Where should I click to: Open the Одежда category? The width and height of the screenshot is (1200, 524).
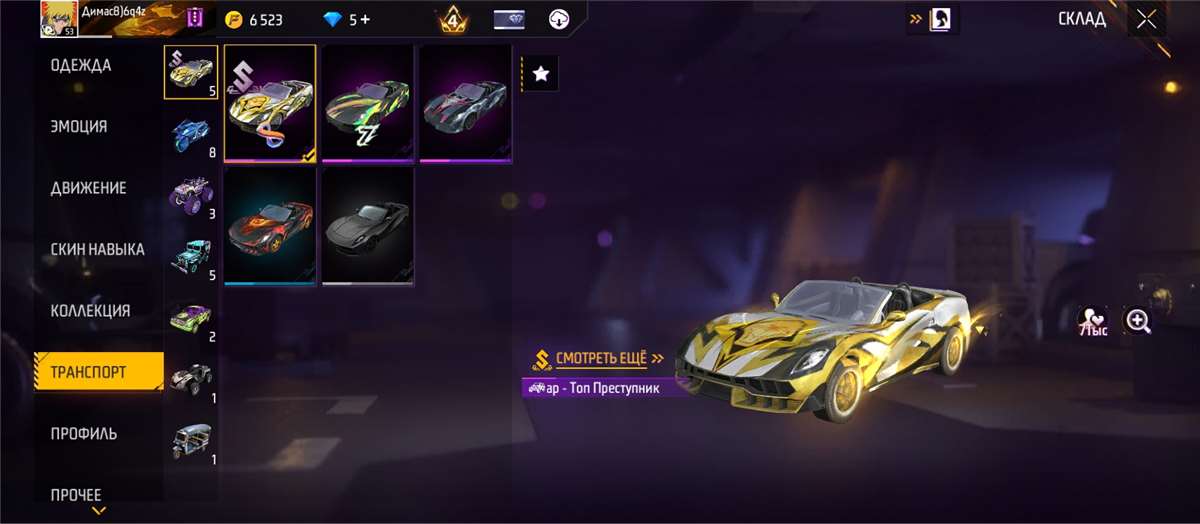[x=82, y=66]
